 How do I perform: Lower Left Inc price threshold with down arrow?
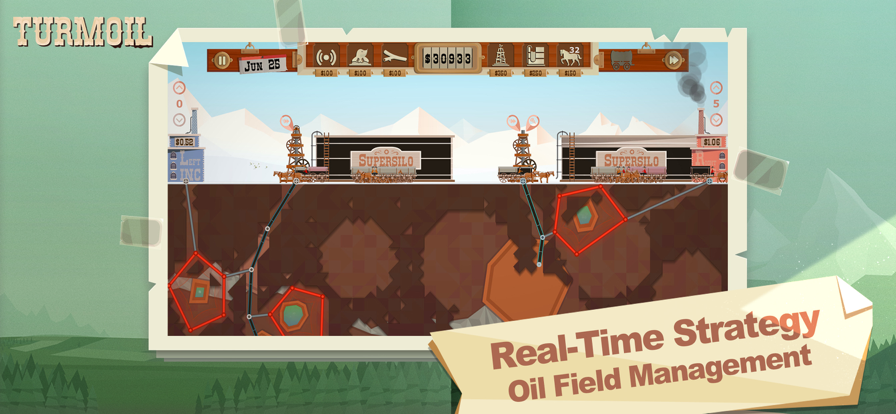(180, 120)
